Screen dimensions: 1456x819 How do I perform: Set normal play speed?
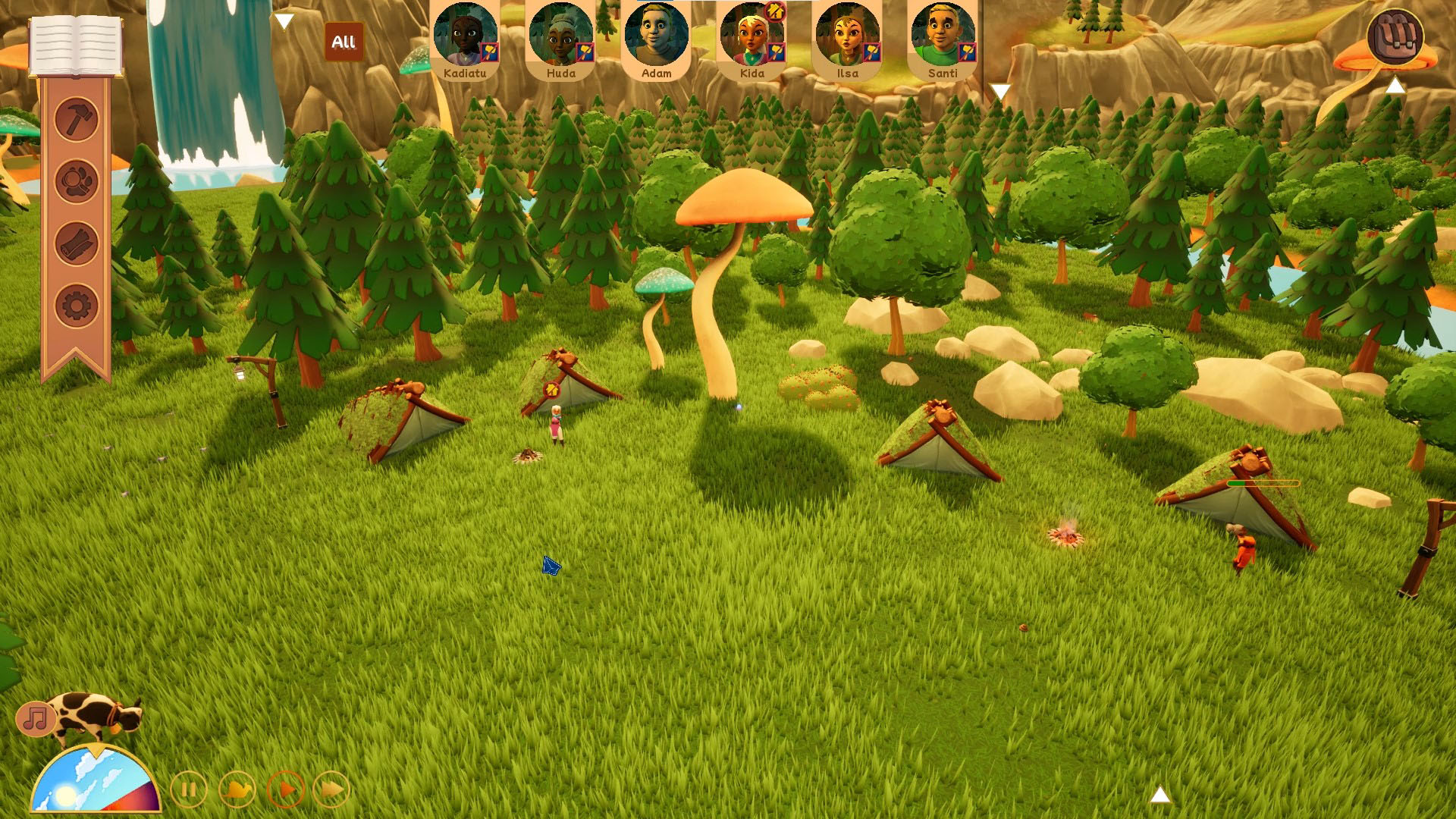(x=286, y=790)
